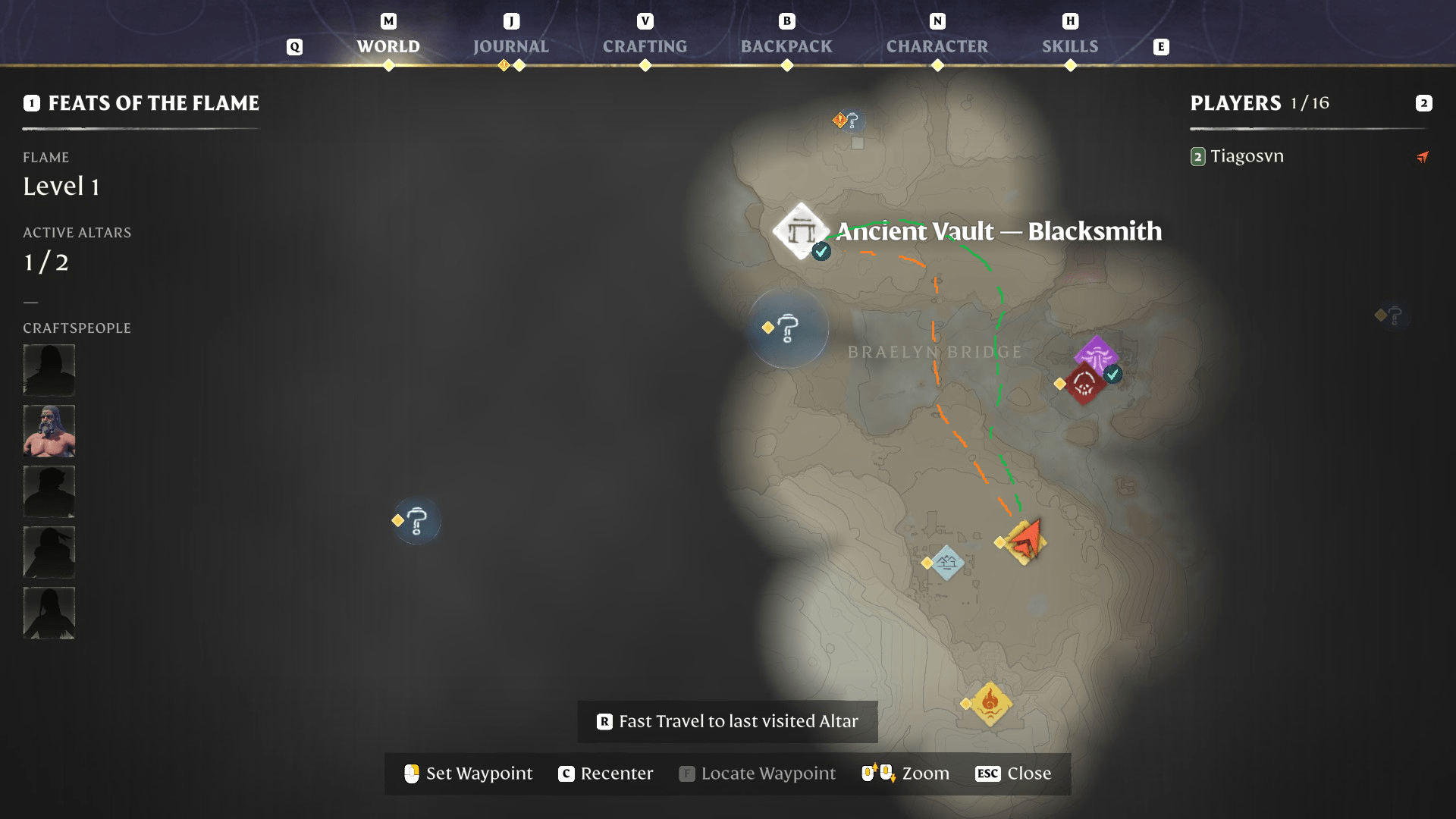1456x819 pixels.
Task: Open the CHARACTER tab
Action: [937, 46]
